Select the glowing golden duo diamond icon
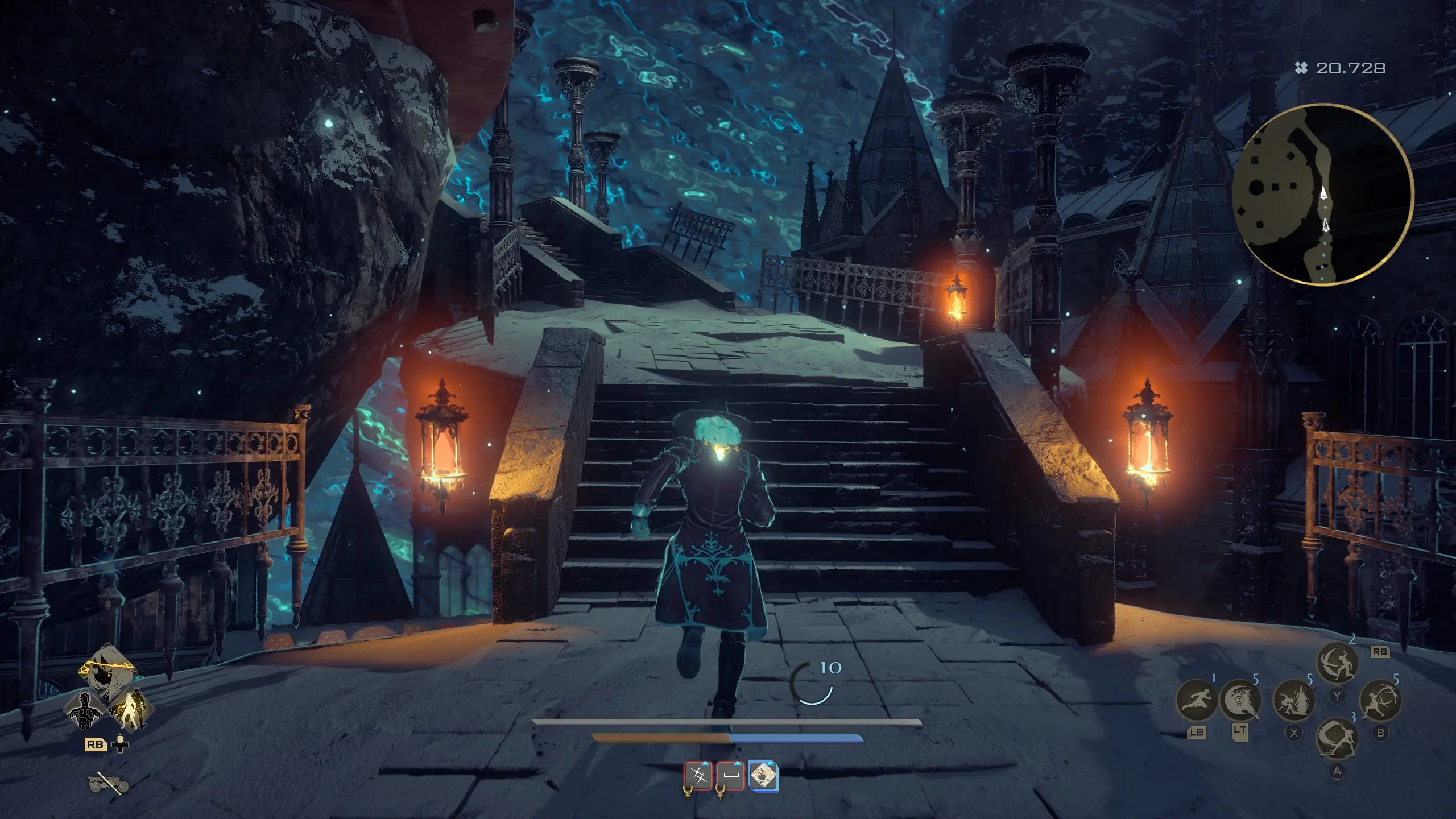Viewport: 1456px width, 819px height. tap(129, 709)
